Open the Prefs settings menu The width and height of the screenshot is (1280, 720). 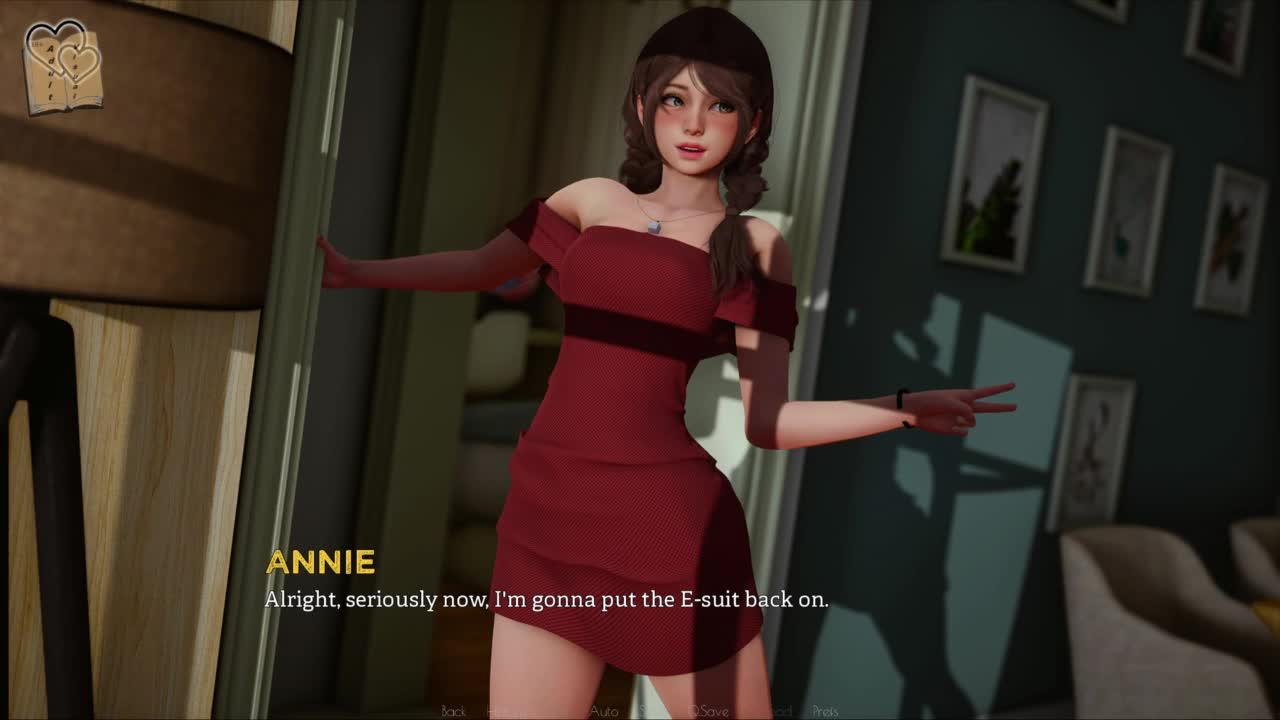coord(825,711)
